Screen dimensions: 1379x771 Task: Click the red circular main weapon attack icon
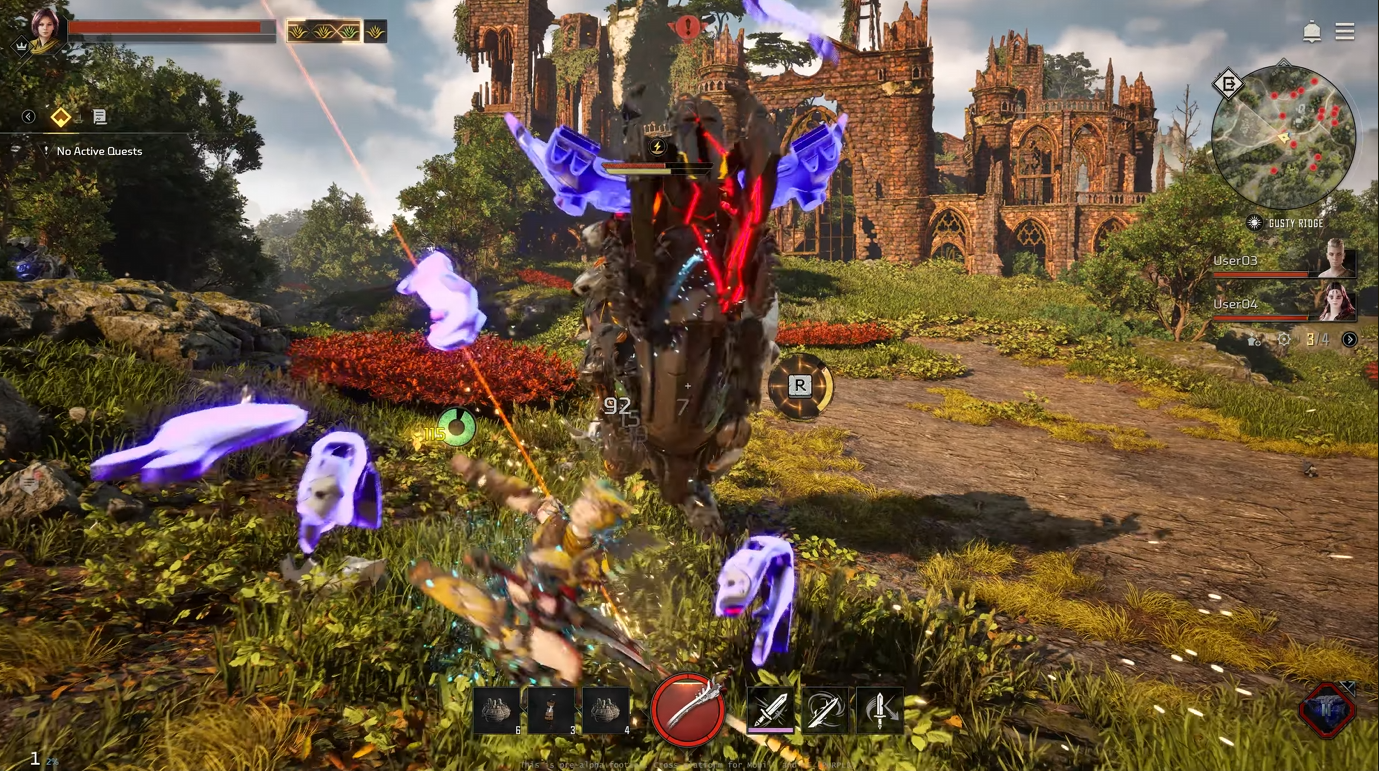(x=688, y=711)
